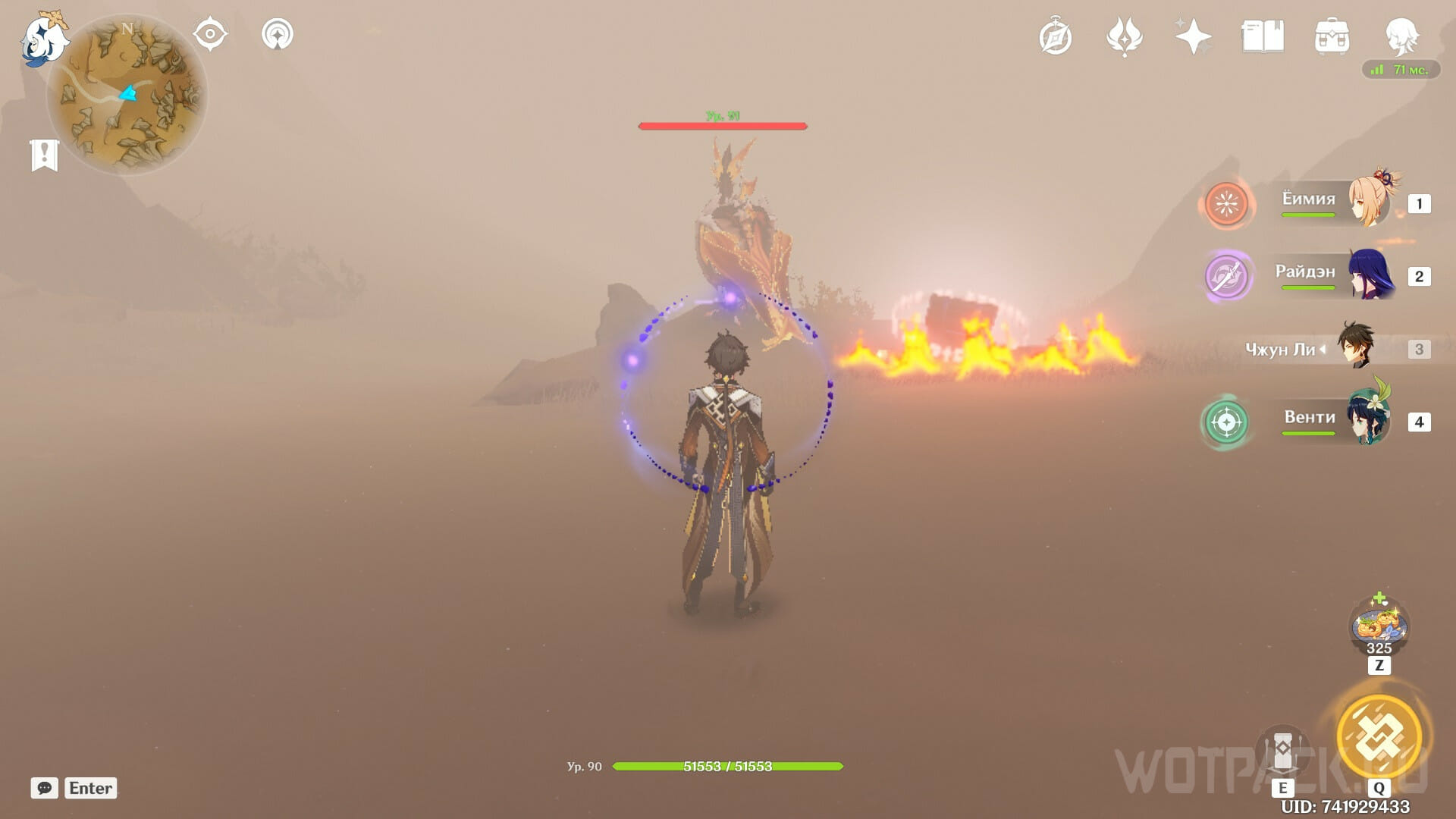Open the backpack Inventory
This screenshot has height=819, width=1456.
(1332, 37)
